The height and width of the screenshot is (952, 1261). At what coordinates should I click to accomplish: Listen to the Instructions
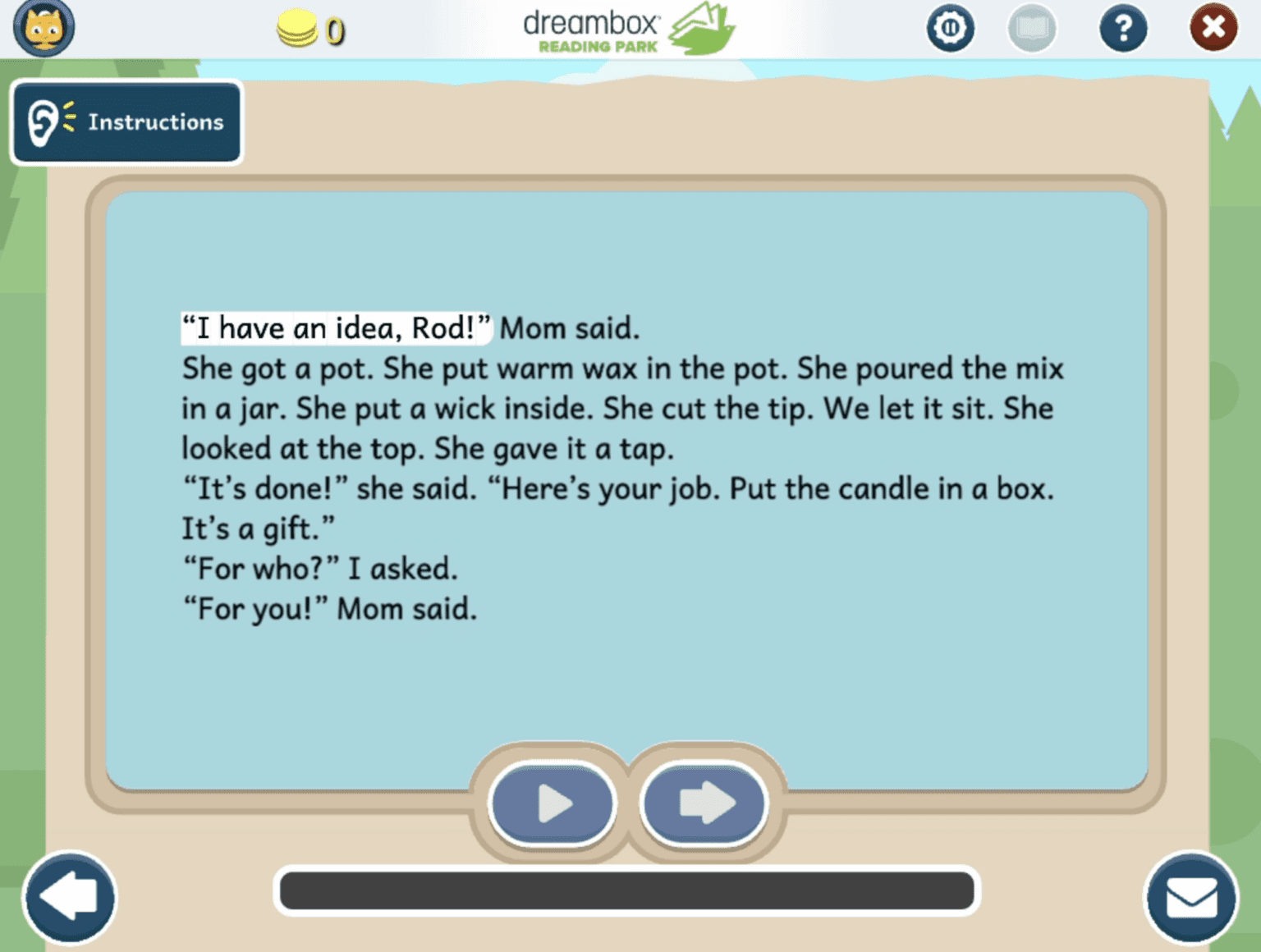126,122
